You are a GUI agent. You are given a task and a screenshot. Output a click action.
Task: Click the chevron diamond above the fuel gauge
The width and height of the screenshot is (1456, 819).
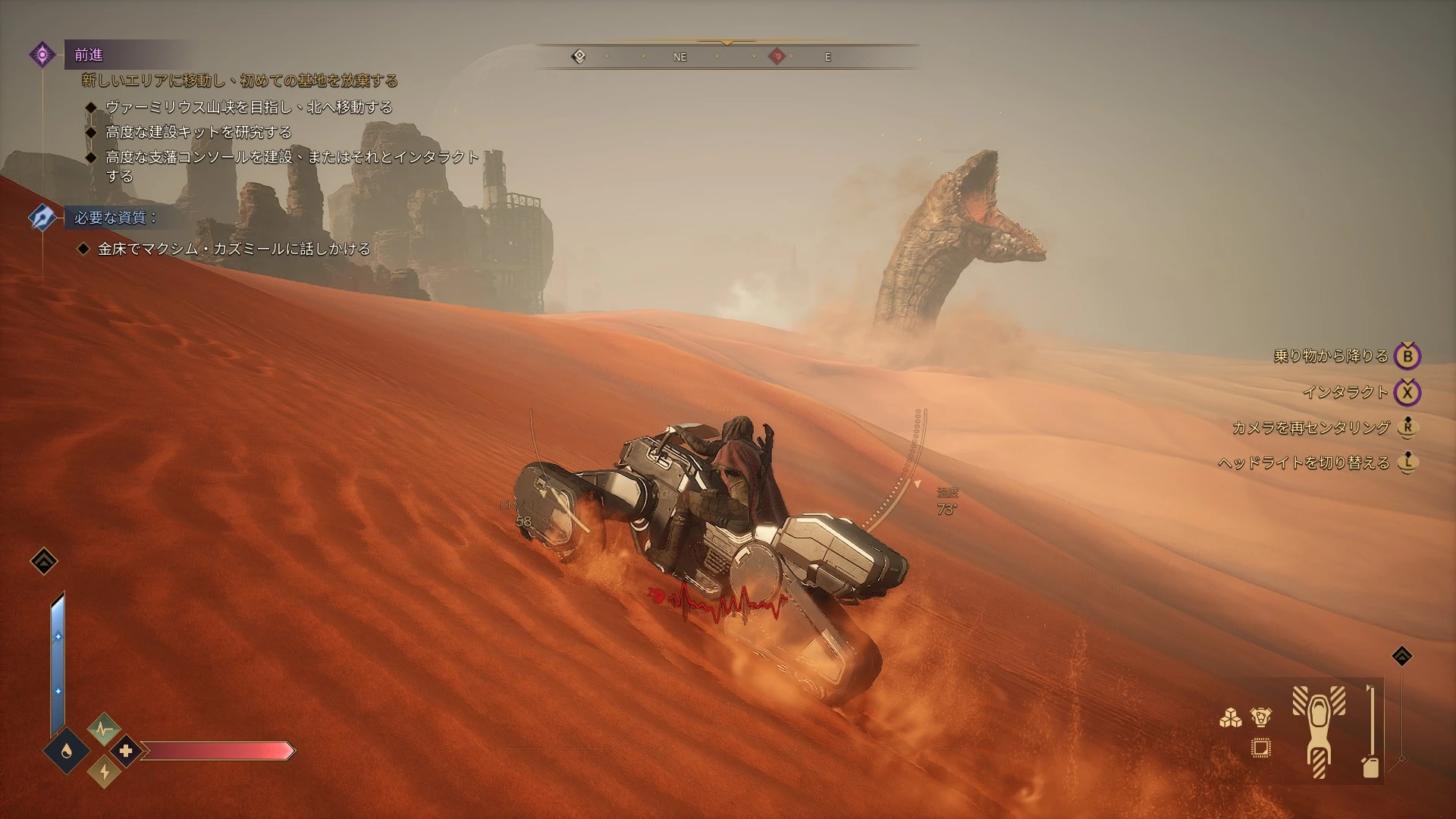pos(1402,656)
